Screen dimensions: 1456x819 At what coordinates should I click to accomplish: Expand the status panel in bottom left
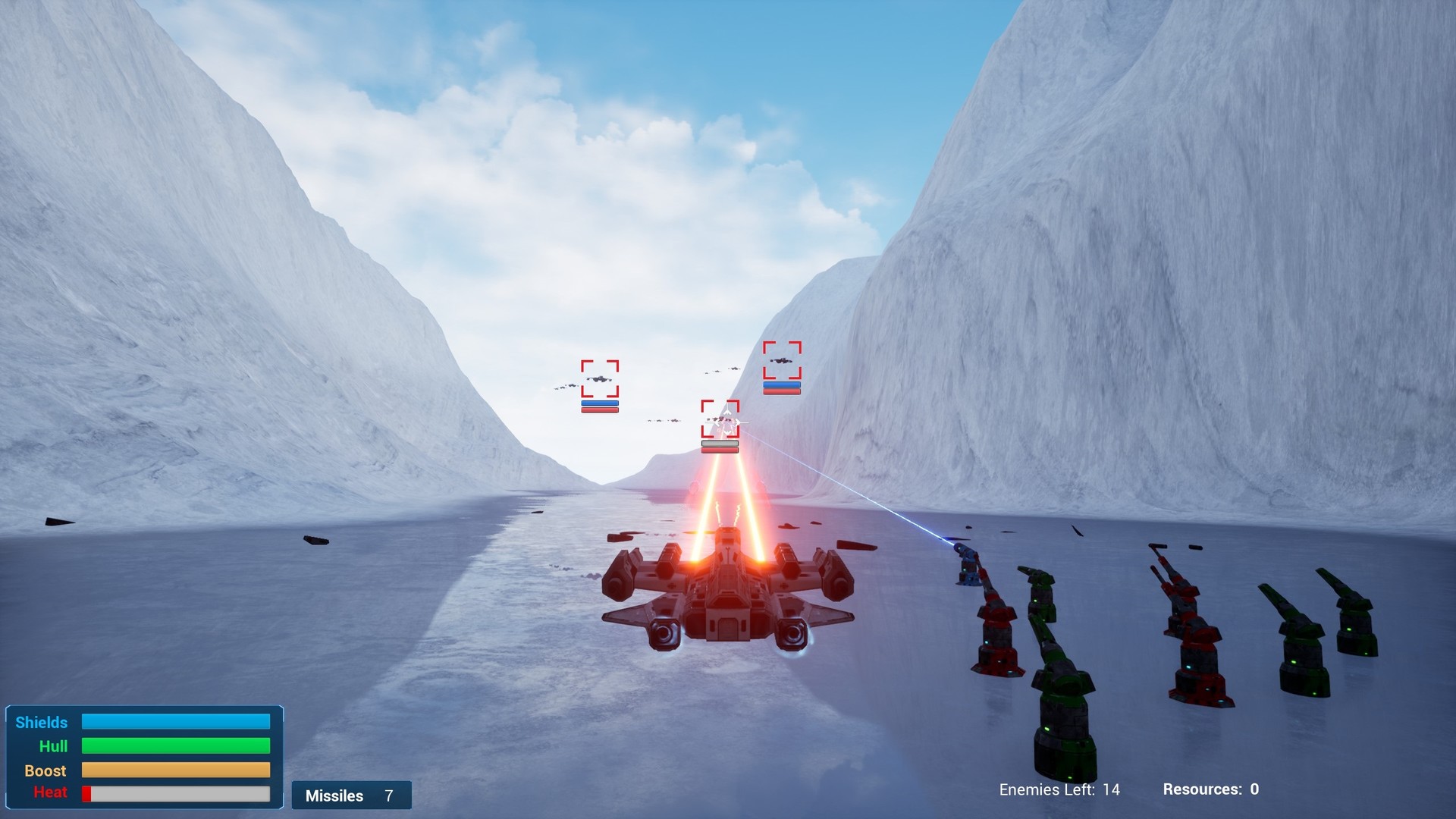pos(144,758)
